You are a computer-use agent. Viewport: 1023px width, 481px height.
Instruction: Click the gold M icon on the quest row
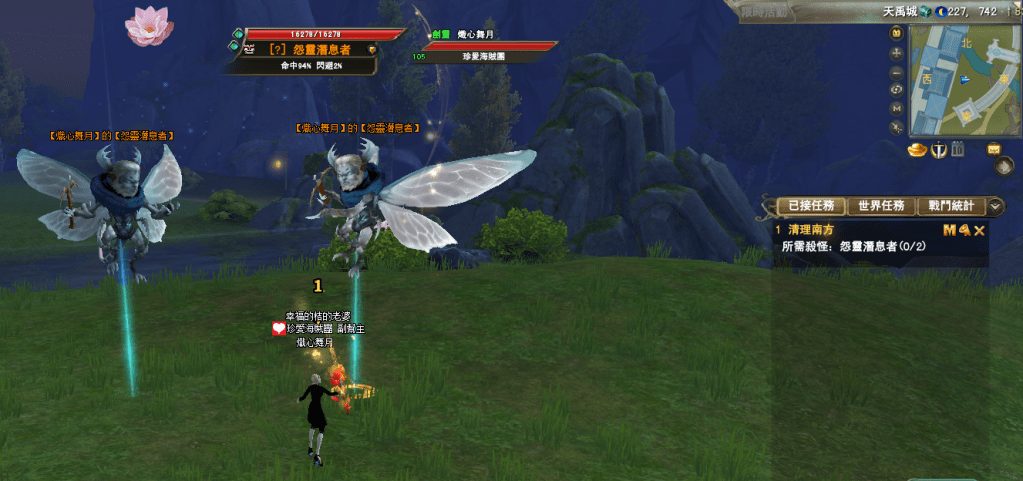pyautogui.click(x=949, y=230)
